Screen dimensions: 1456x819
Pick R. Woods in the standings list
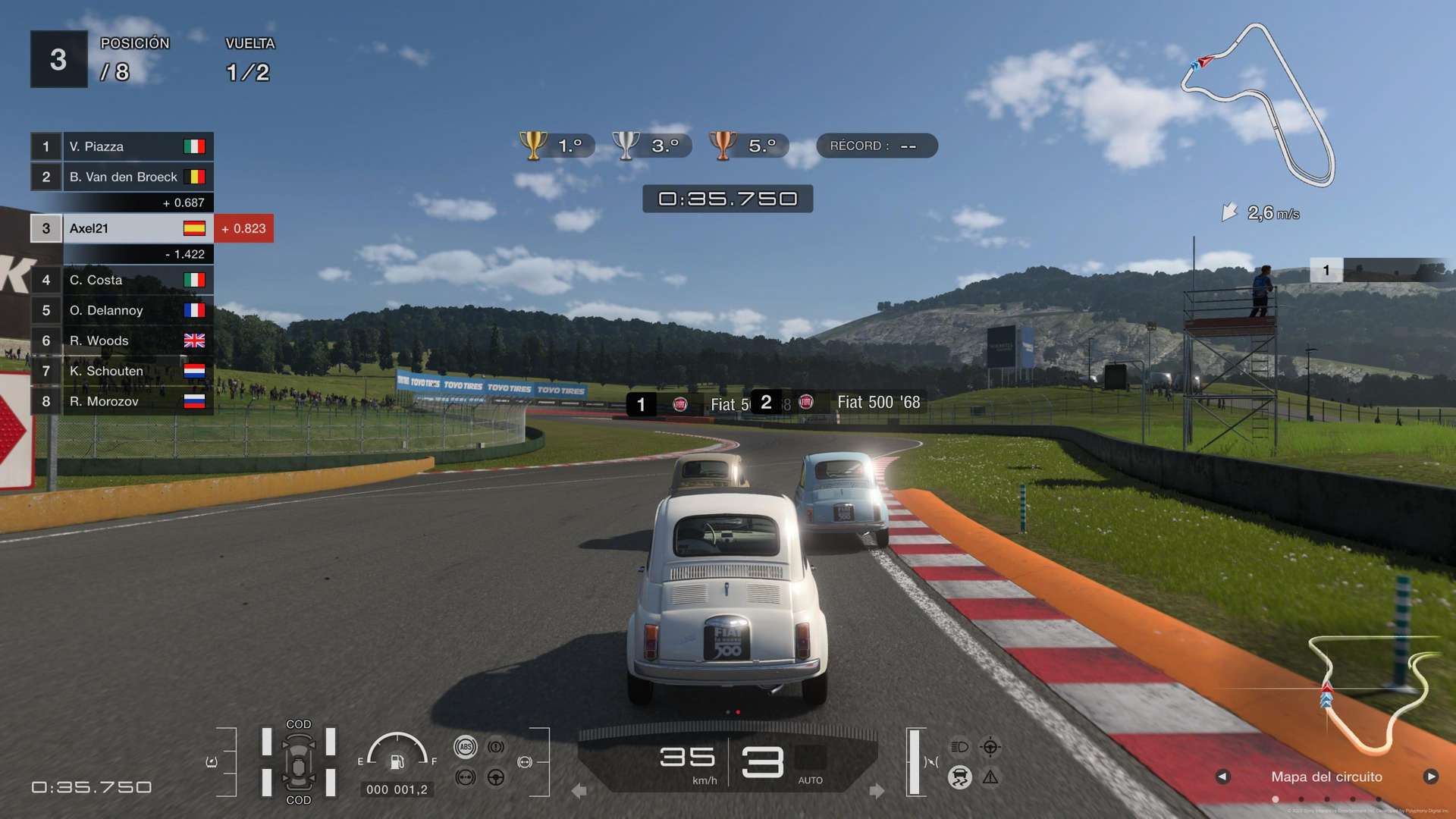(121, 340)
